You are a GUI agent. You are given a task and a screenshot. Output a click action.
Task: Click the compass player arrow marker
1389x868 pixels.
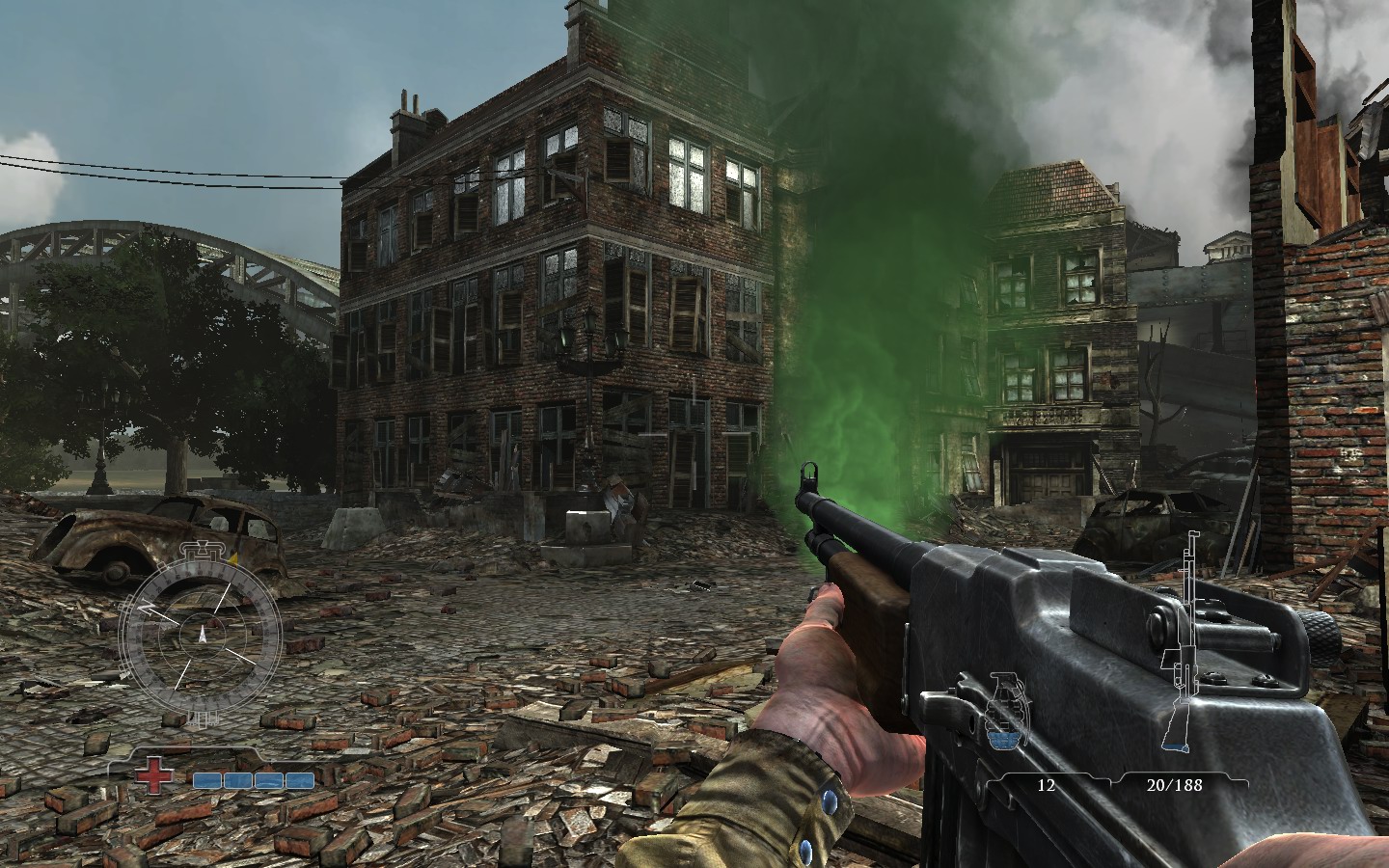click(203, 634)
